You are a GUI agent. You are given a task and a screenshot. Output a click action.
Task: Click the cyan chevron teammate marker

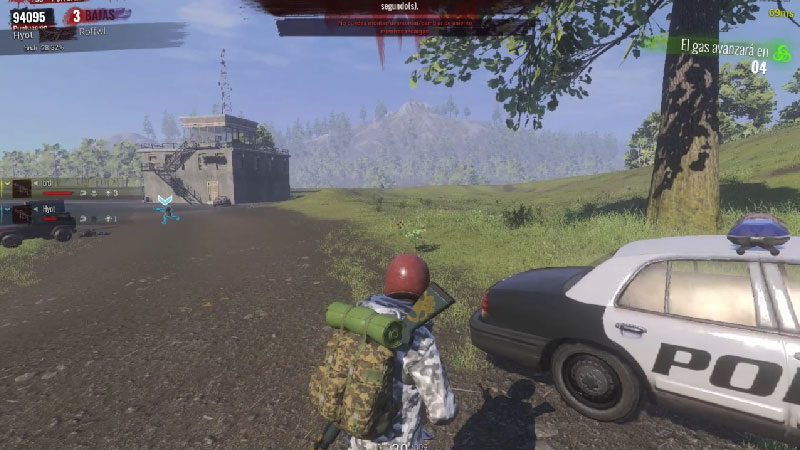click(165, 201)
